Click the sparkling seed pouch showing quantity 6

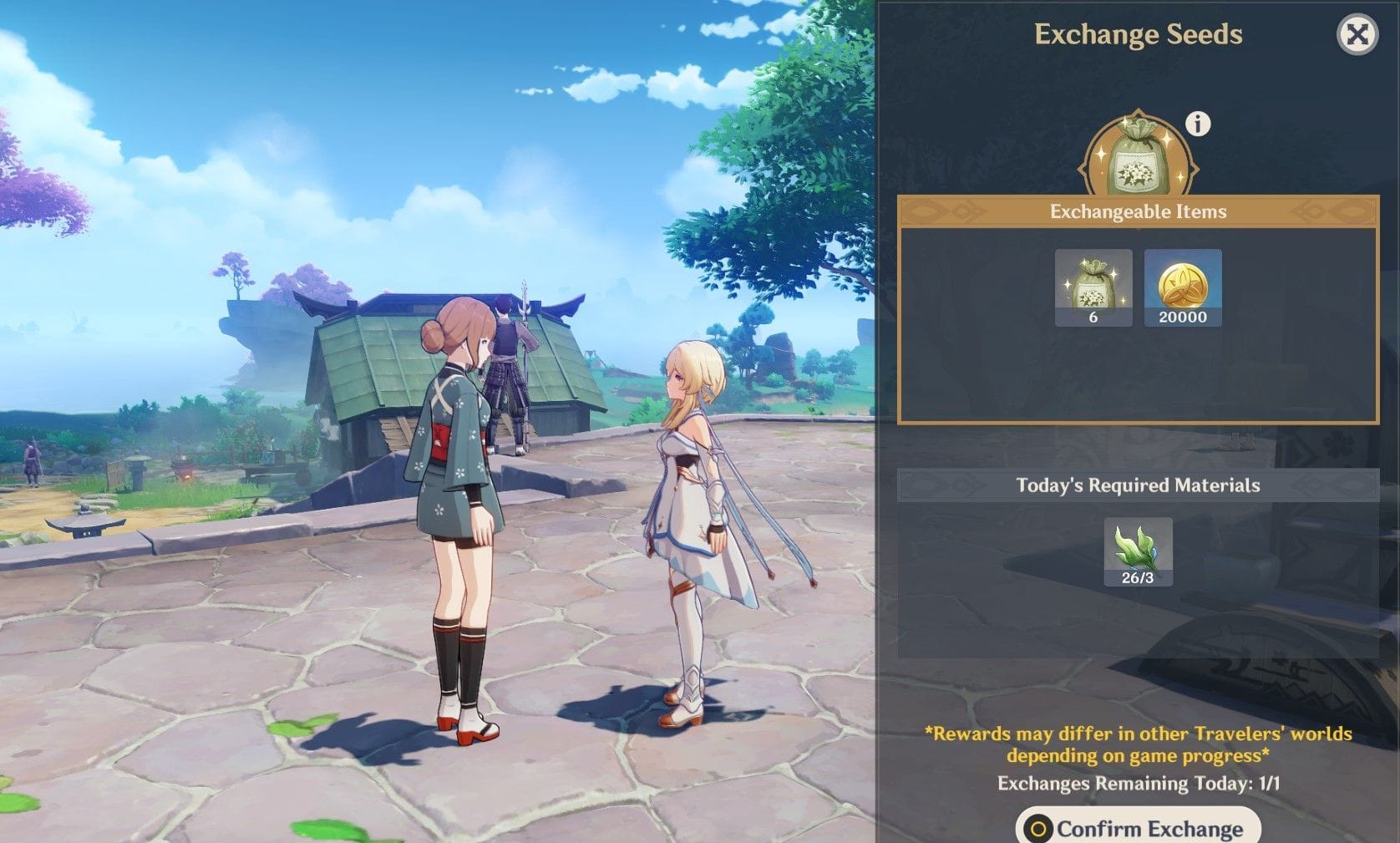tap(1094, 284)
